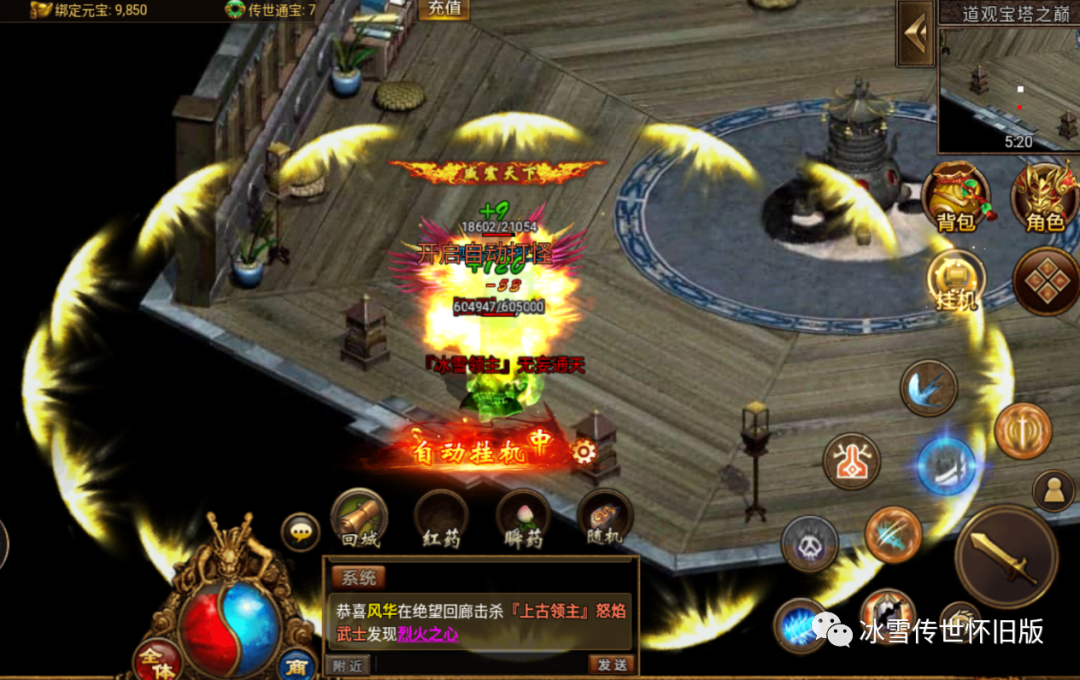Click the 发送 send button

pos(611,664)
